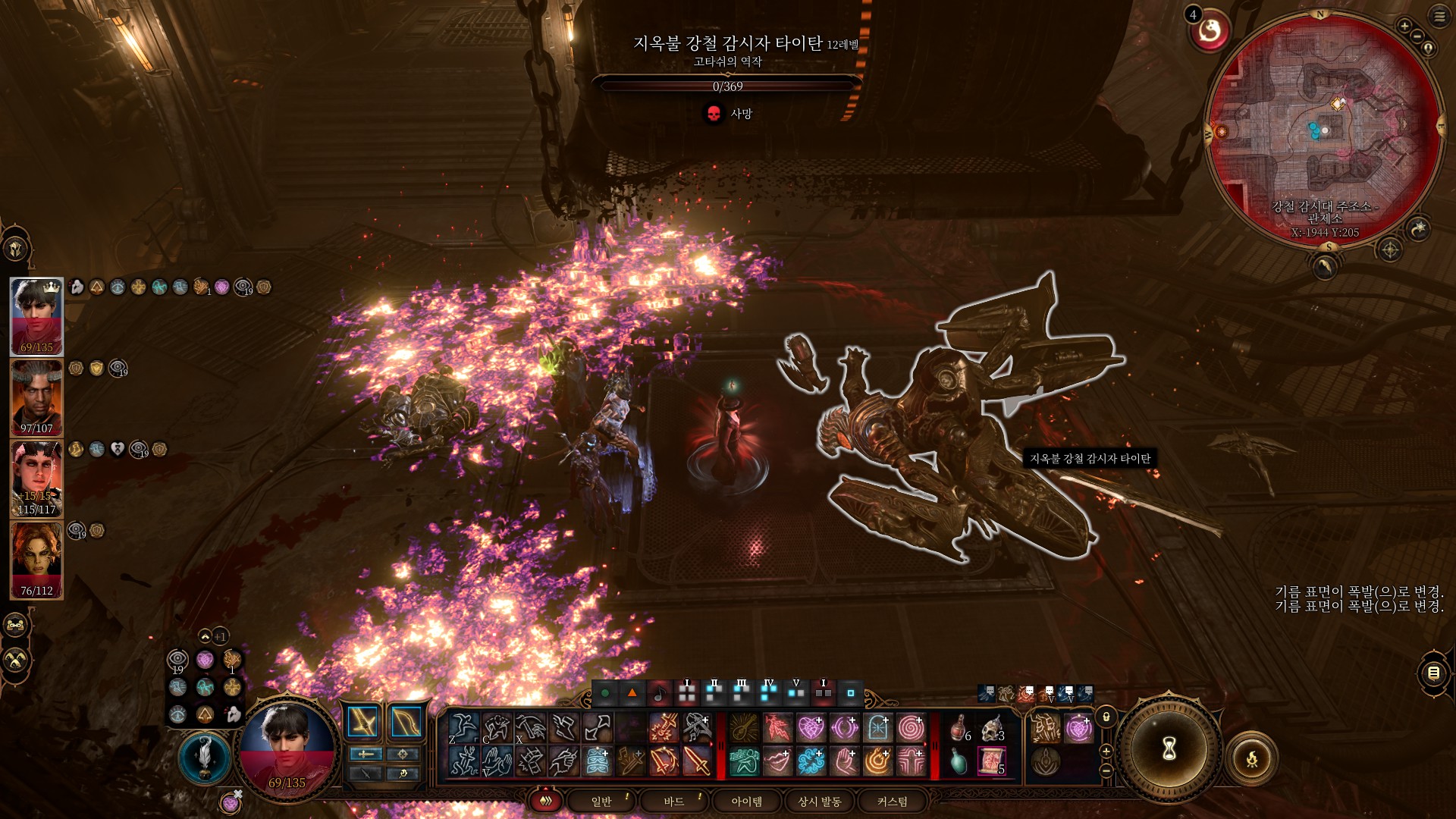Activate the lute bard spell icon

(x=744, y=728)
